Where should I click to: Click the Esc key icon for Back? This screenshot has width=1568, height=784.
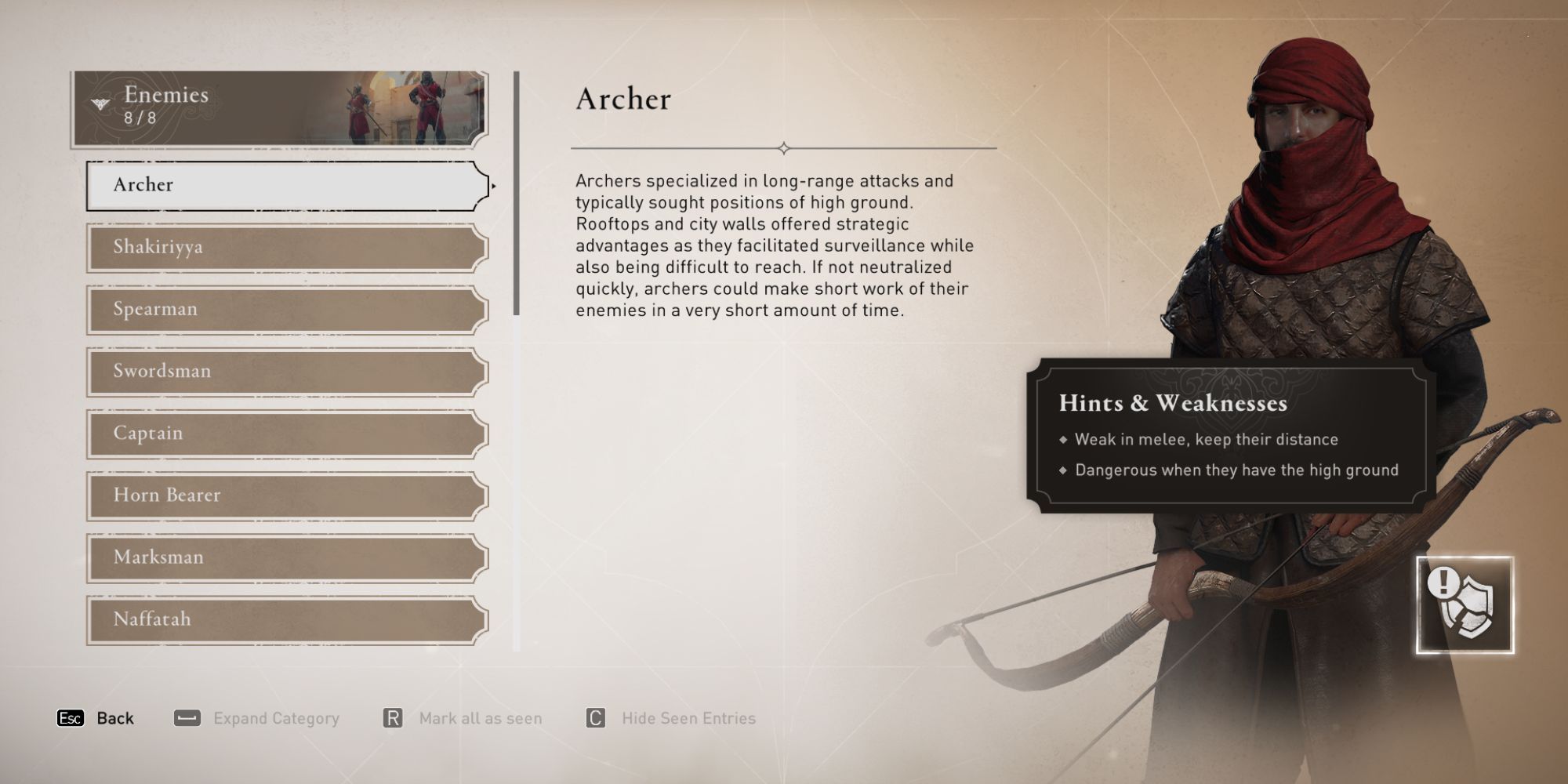click(70, 717)
